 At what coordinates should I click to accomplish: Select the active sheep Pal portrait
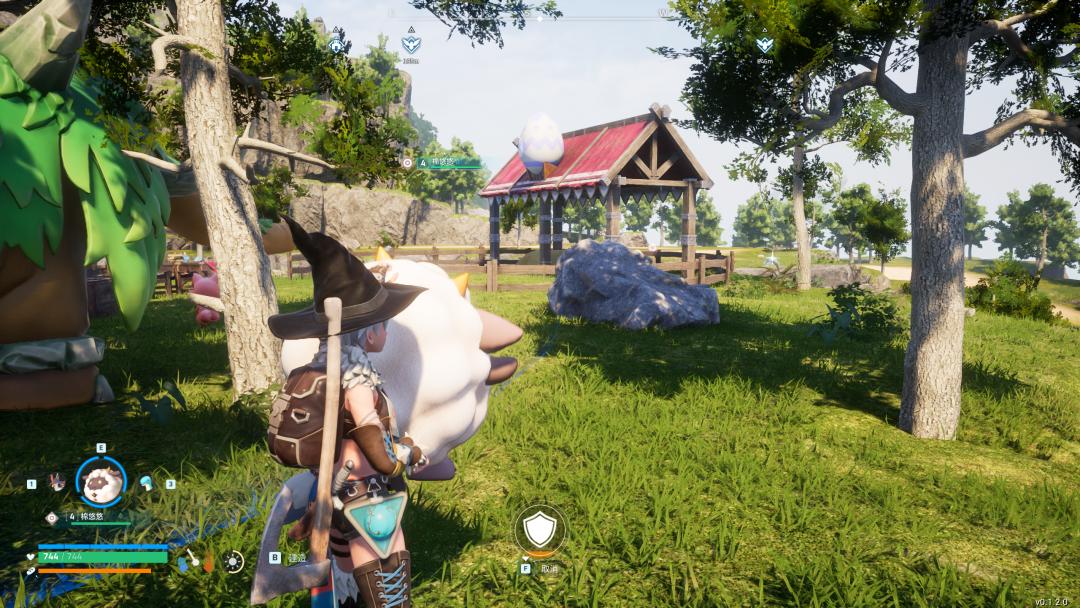coord(101,483)
